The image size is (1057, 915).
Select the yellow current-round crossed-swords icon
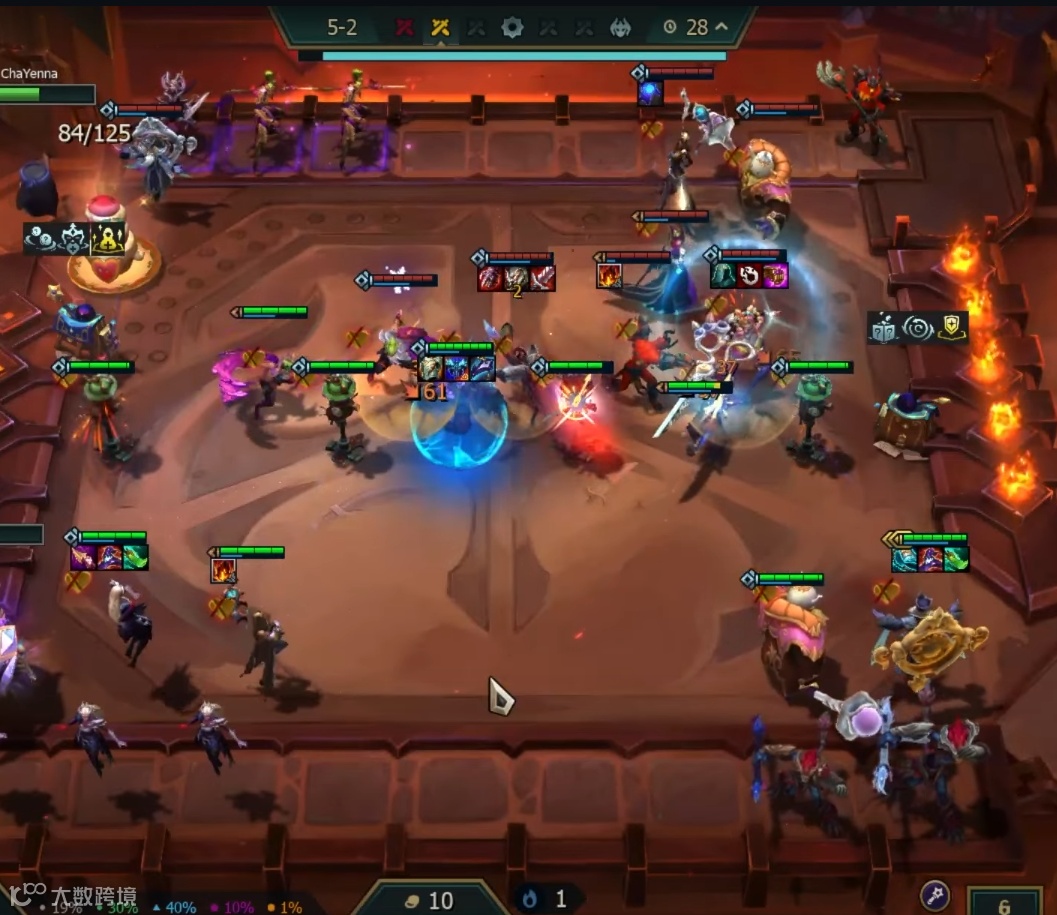coord(440,27)
